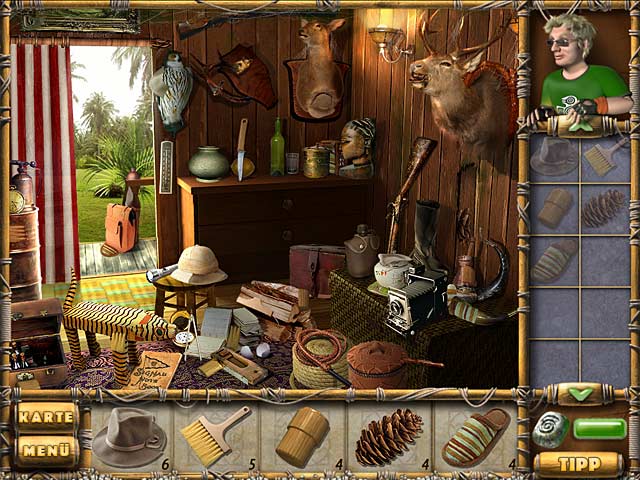Choose the wooden cylinder in the bottom item bar
This screenshot has width=640, height=480.
pyautogui.click(x=301, y=436)
